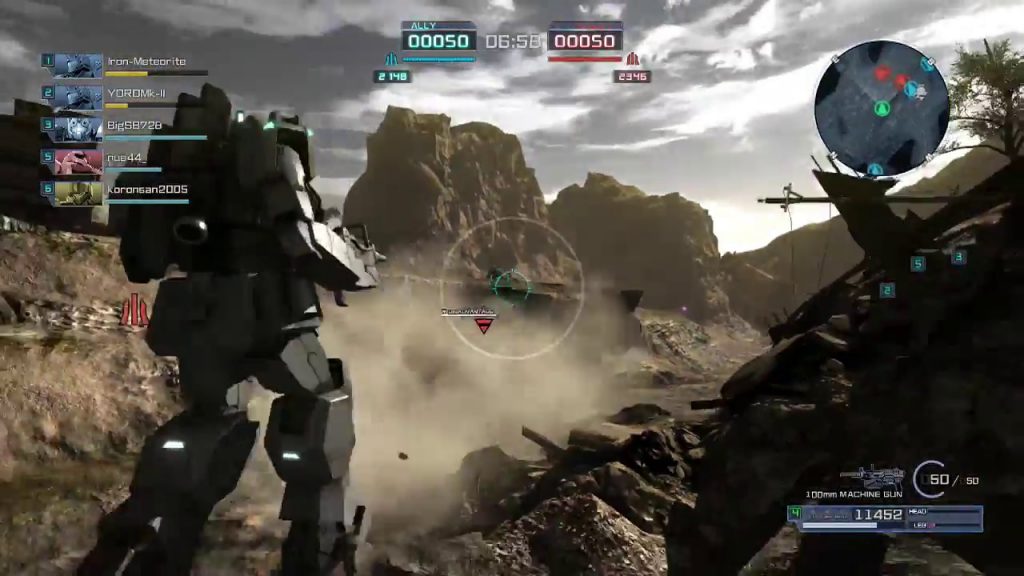This screenshot has height=576, width=1024.
Task: Click the ally team icon under score
Action: (x=391, y=60)
